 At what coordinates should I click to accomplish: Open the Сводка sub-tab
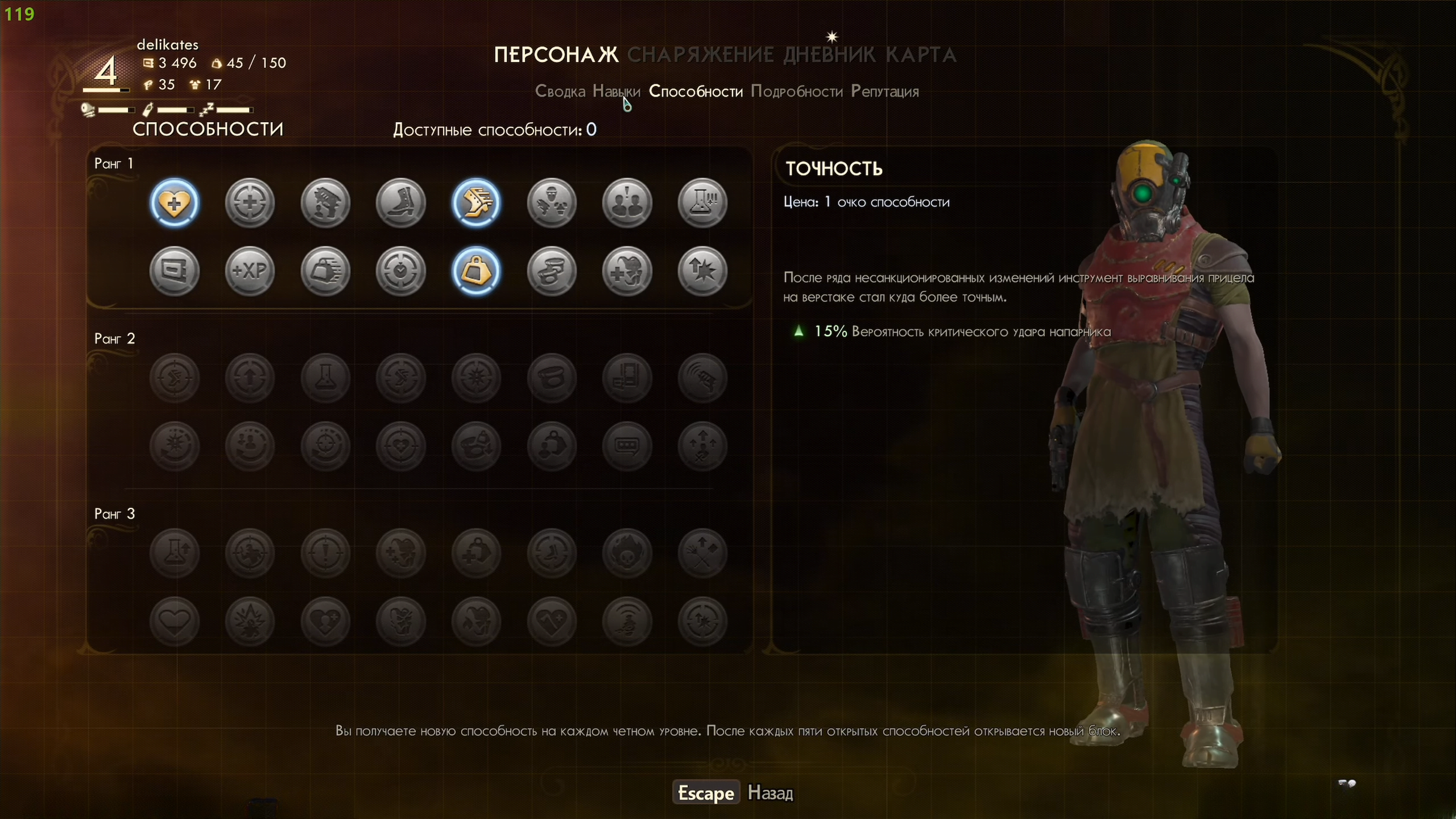click(560, 92)
